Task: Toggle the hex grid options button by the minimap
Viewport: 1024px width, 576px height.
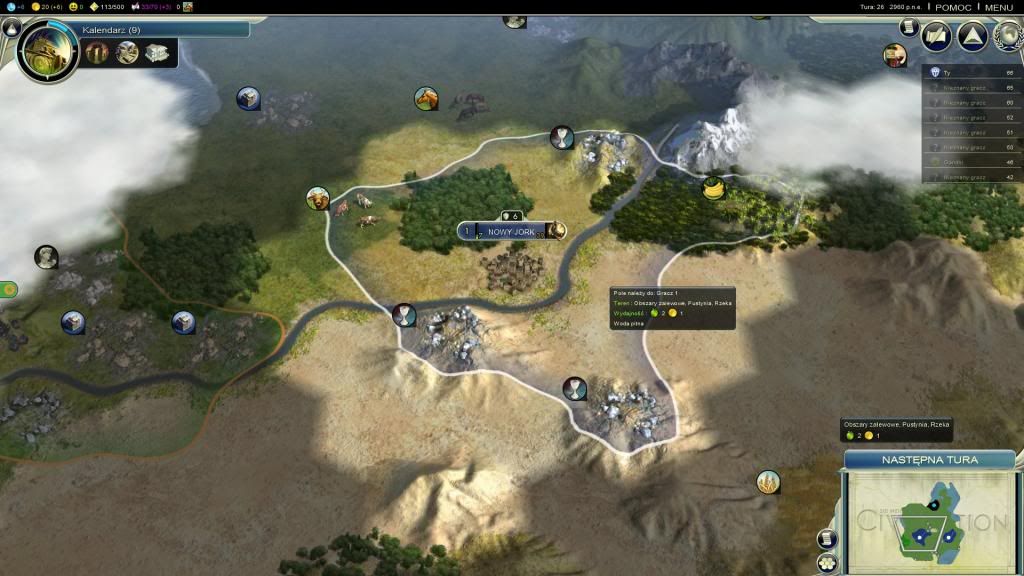Action: pos(827,563)
